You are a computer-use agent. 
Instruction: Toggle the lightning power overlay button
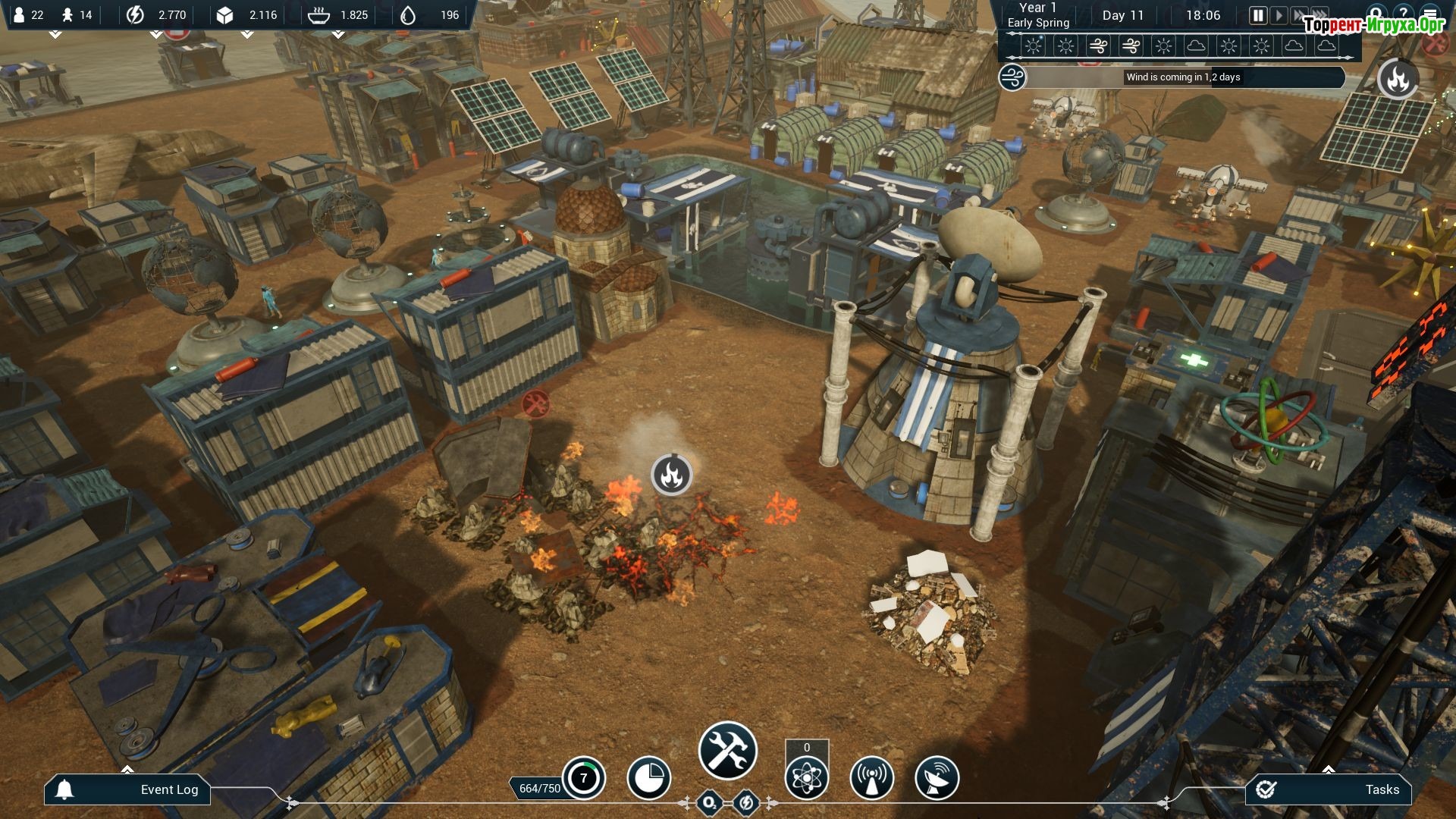746,802
